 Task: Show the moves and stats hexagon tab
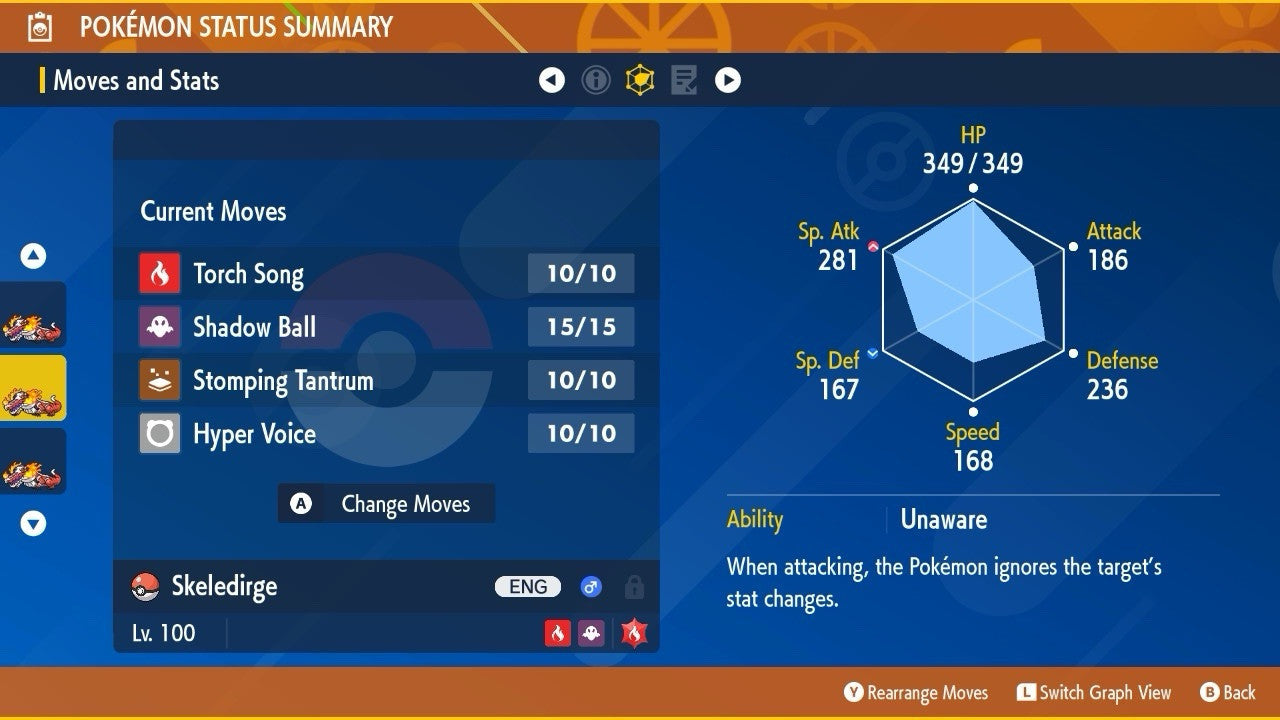coord(640,80)
